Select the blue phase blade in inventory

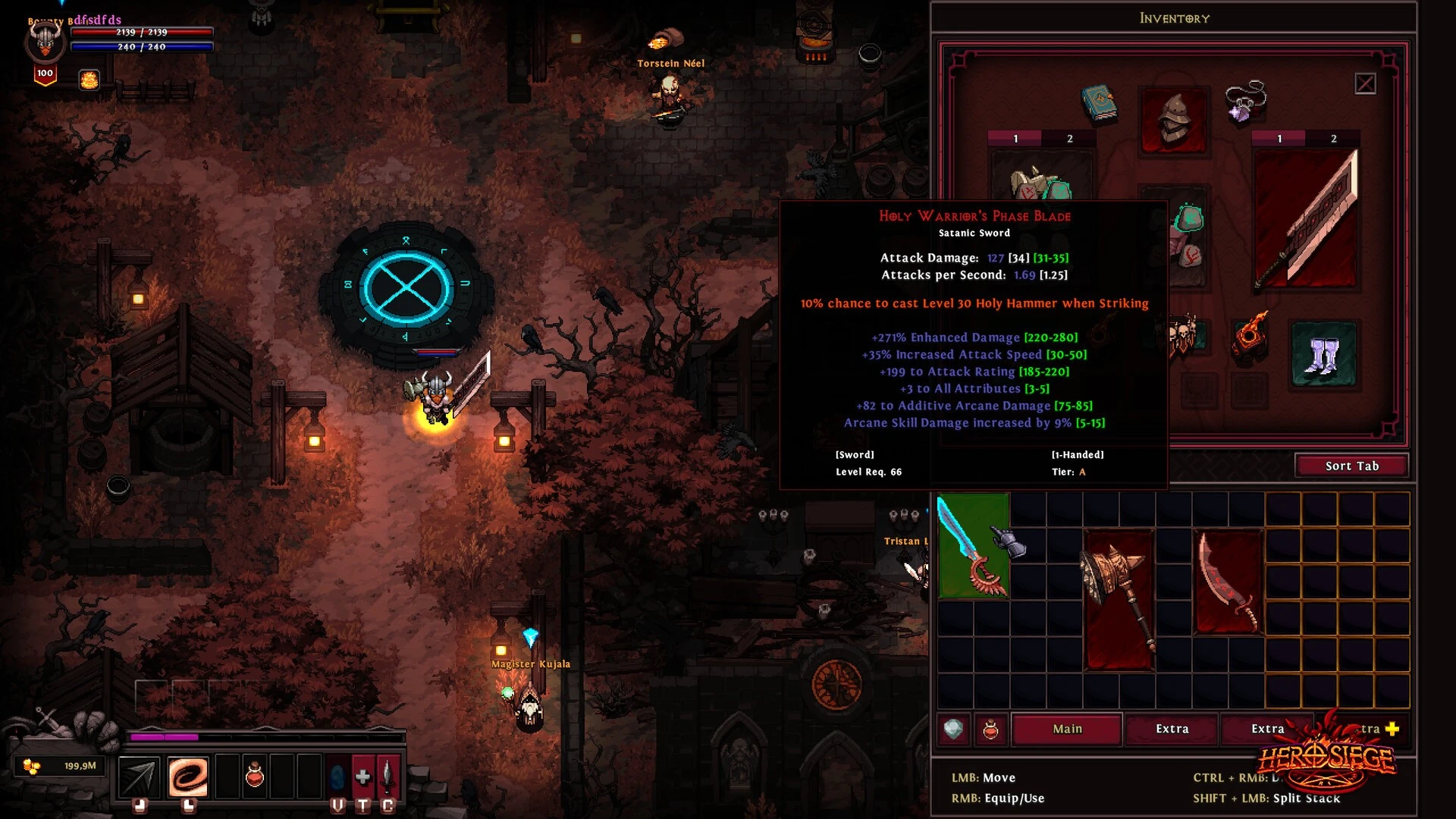[x=973, y=545]
